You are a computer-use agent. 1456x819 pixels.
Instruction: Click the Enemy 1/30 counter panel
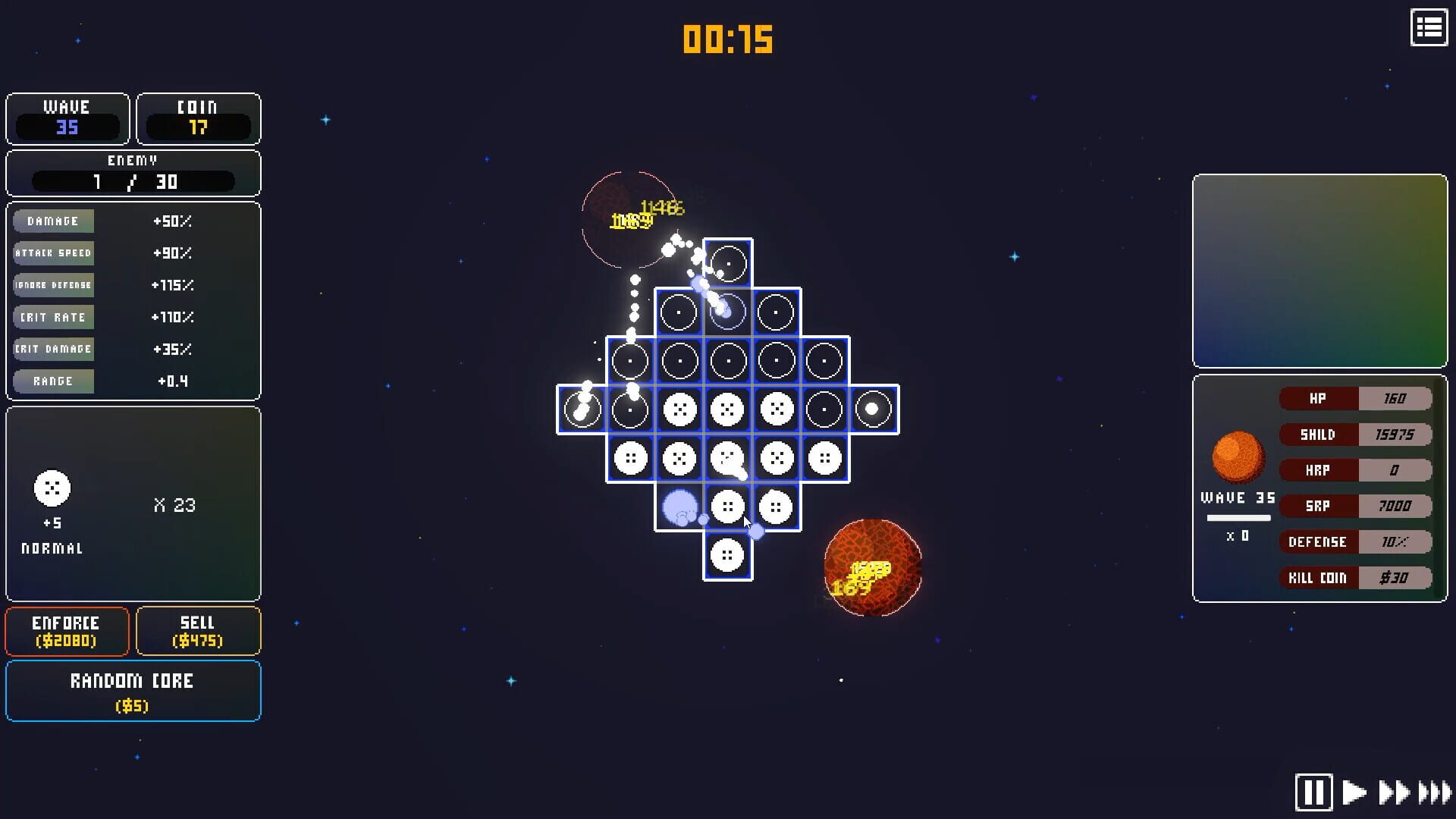click(133, 174)
